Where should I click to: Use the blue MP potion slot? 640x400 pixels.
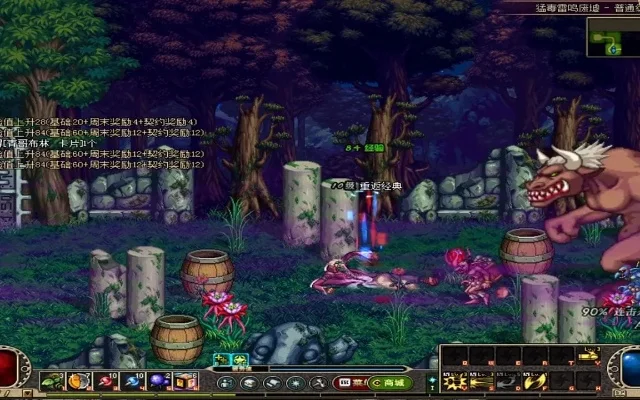click(133, 381)
